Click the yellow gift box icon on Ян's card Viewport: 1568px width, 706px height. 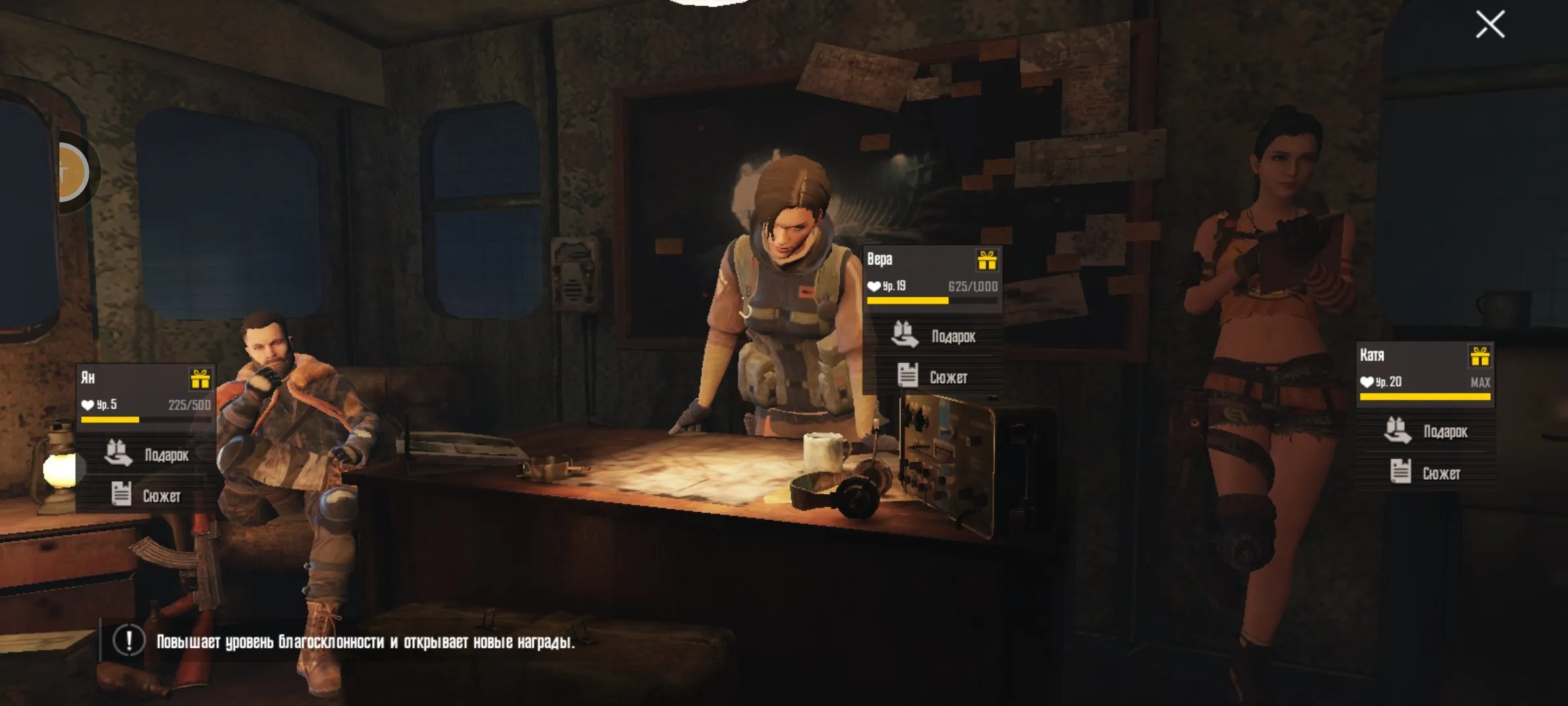pos(200,379)
